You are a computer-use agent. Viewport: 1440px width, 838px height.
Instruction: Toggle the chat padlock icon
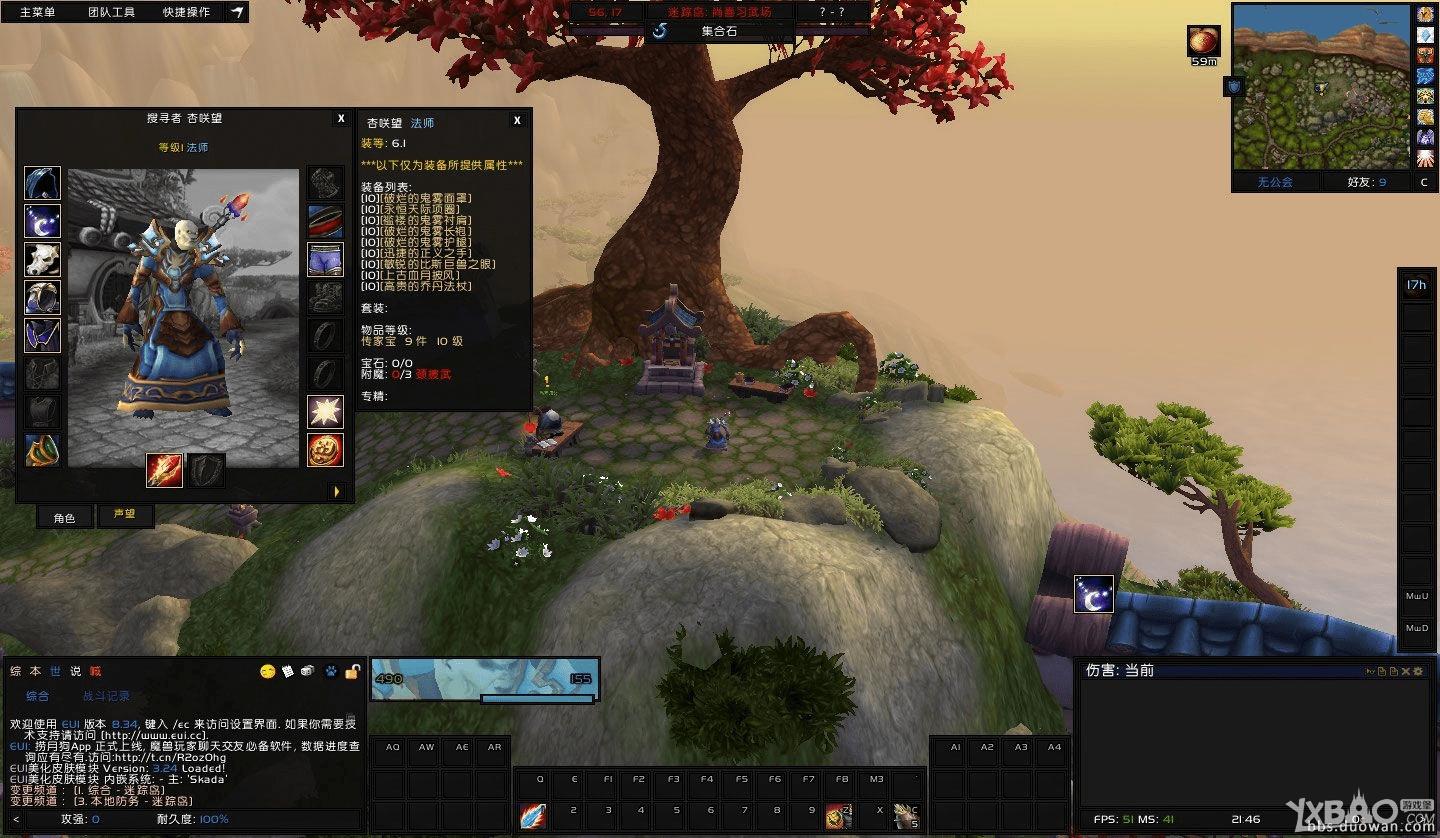click(352, 671)
